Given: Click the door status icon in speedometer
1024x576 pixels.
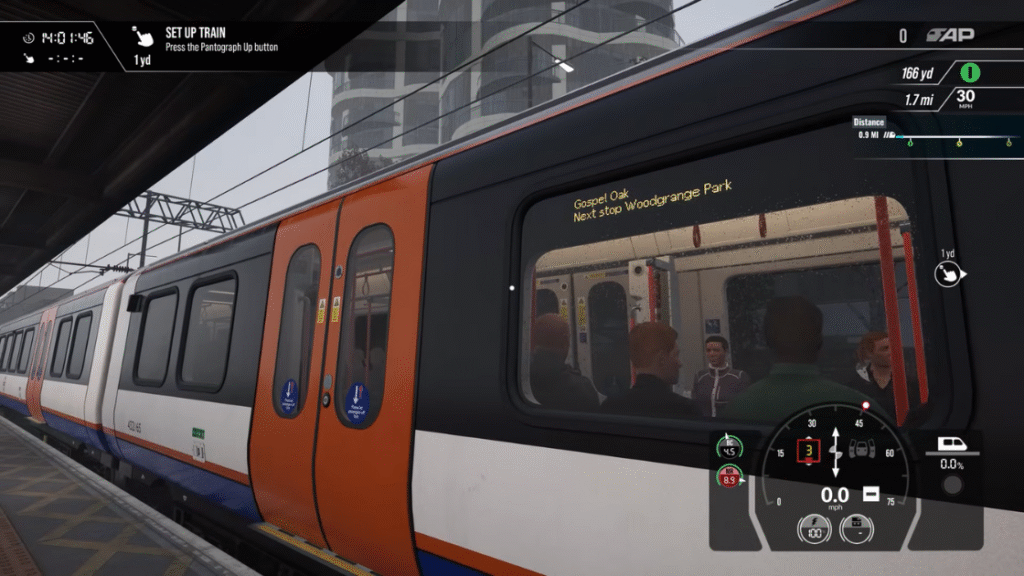Looking at the screenshot, I should click(860, 450).
